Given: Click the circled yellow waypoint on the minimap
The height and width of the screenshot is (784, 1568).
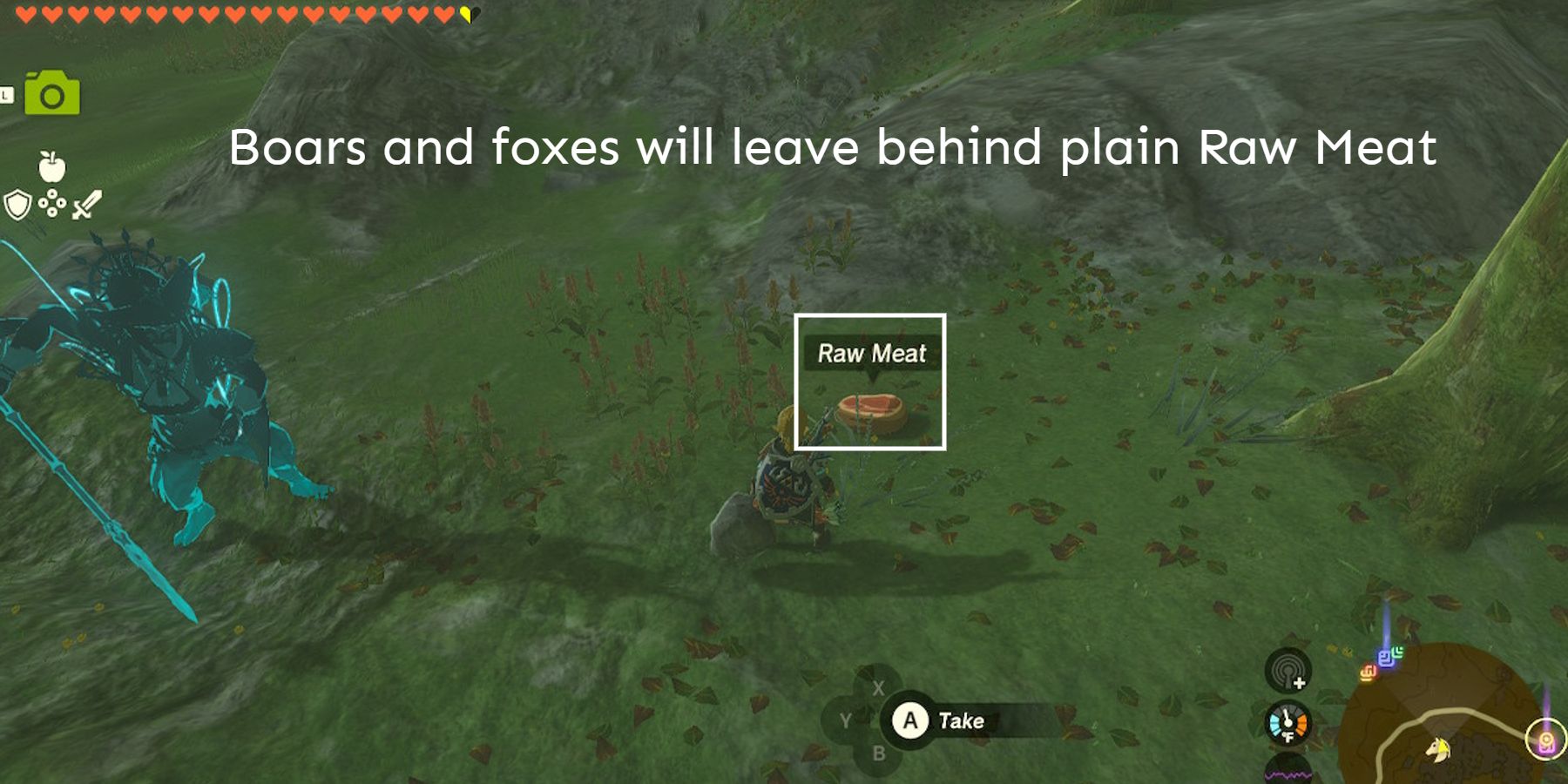Looking at the screenshot, I should [1547, 739].
